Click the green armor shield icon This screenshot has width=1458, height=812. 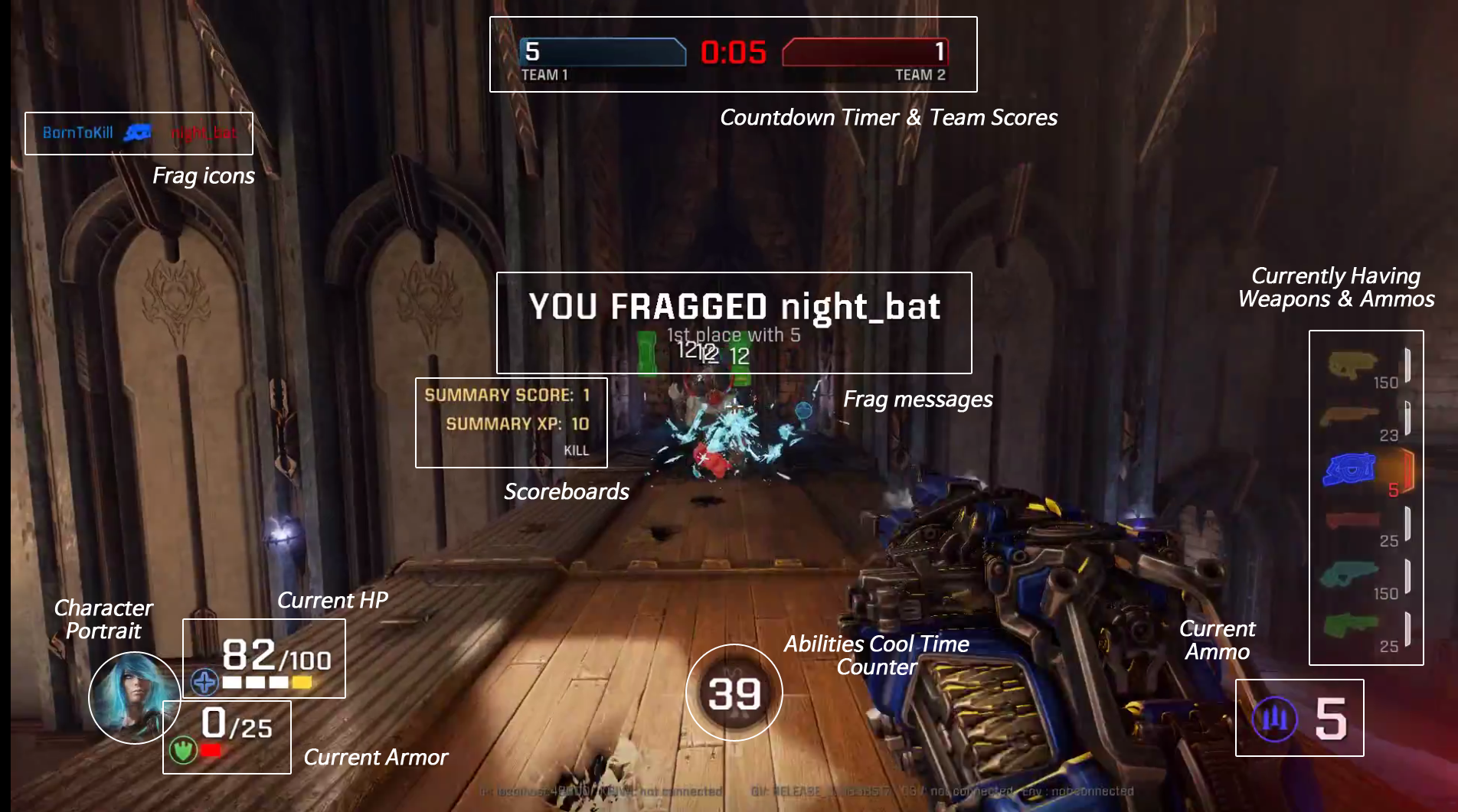pyautogui.click(x=183, y=750)
